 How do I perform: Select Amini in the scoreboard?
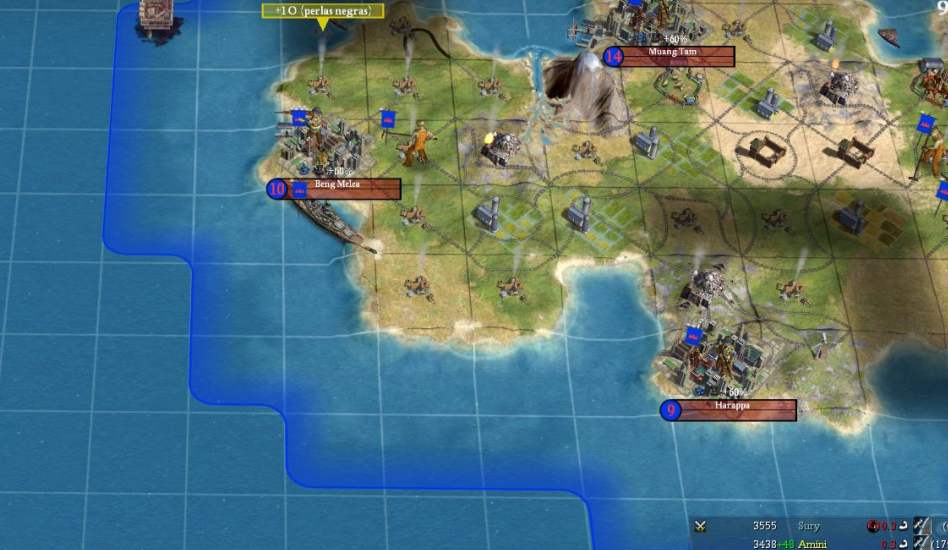point(811,543)
